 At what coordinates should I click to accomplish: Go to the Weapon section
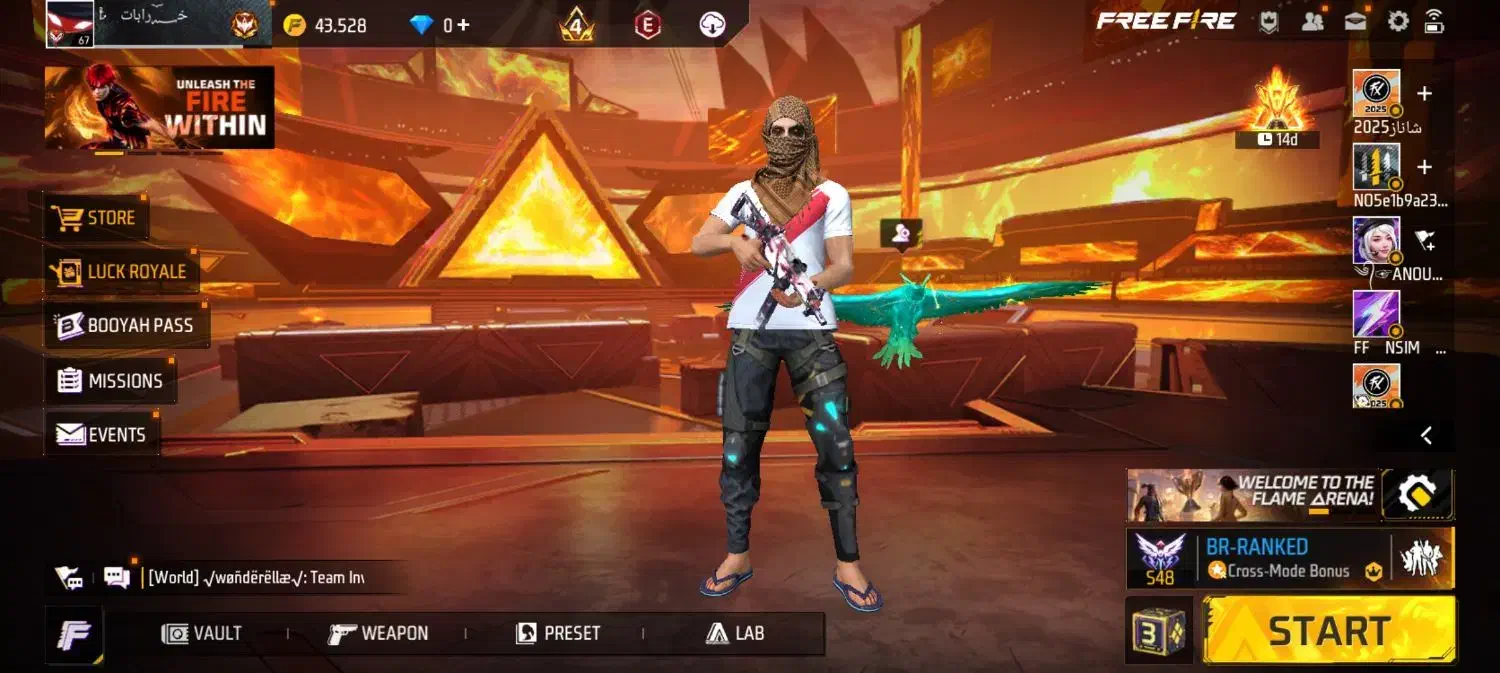click(379, 634)
